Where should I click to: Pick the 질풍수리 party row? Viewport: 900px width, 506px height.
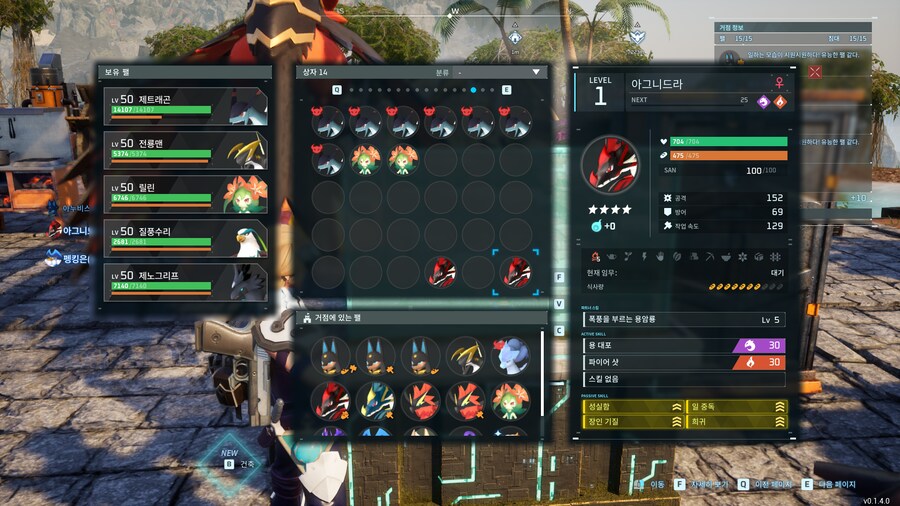pos(185,238)
